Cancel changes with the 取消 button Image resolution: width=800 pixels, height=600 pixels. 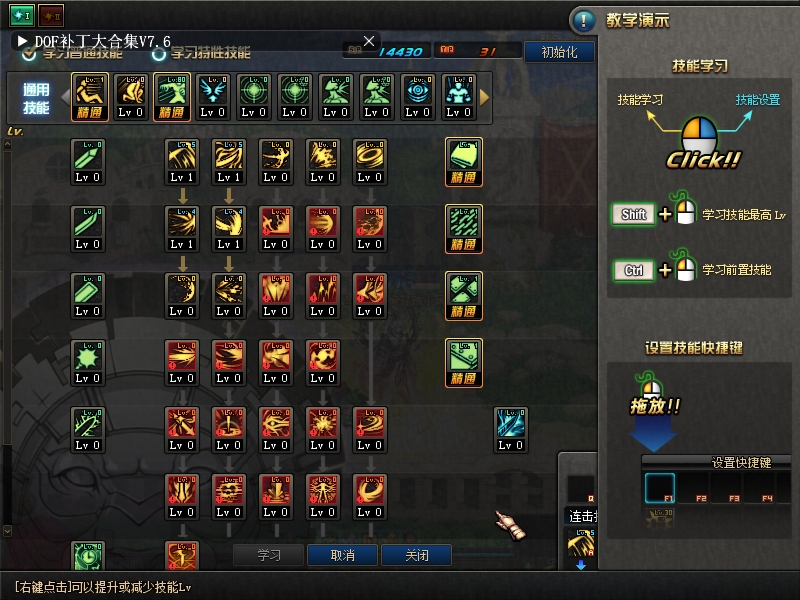point(342,555)
